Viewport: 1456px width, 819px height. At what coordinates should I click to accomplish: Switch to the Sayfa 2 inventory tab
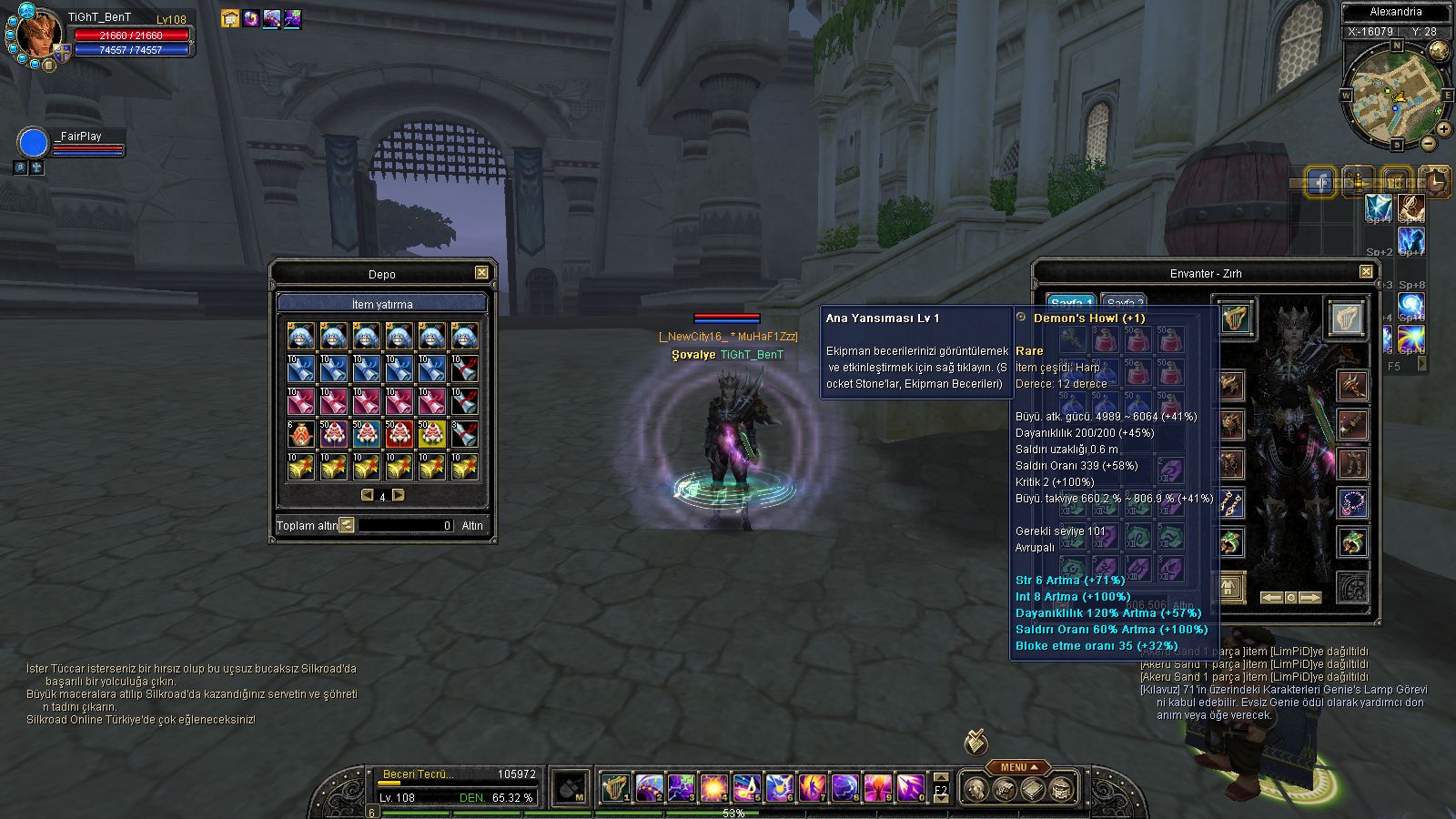click(1124, 303)
